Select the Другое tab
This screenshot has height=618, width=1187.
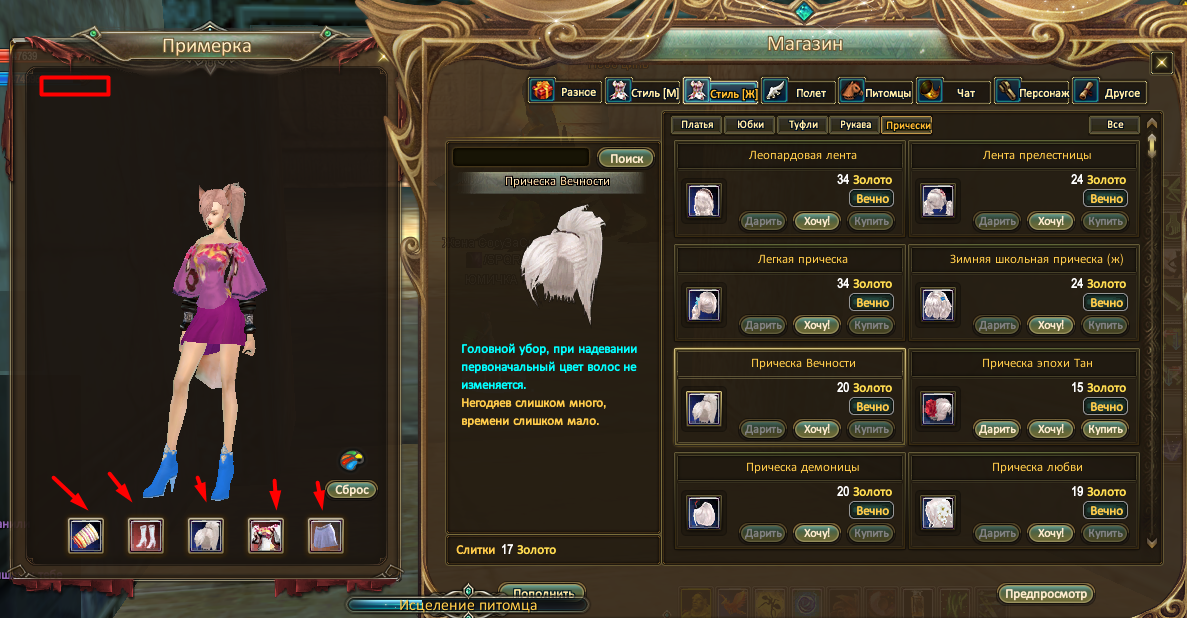(1110, 93)
